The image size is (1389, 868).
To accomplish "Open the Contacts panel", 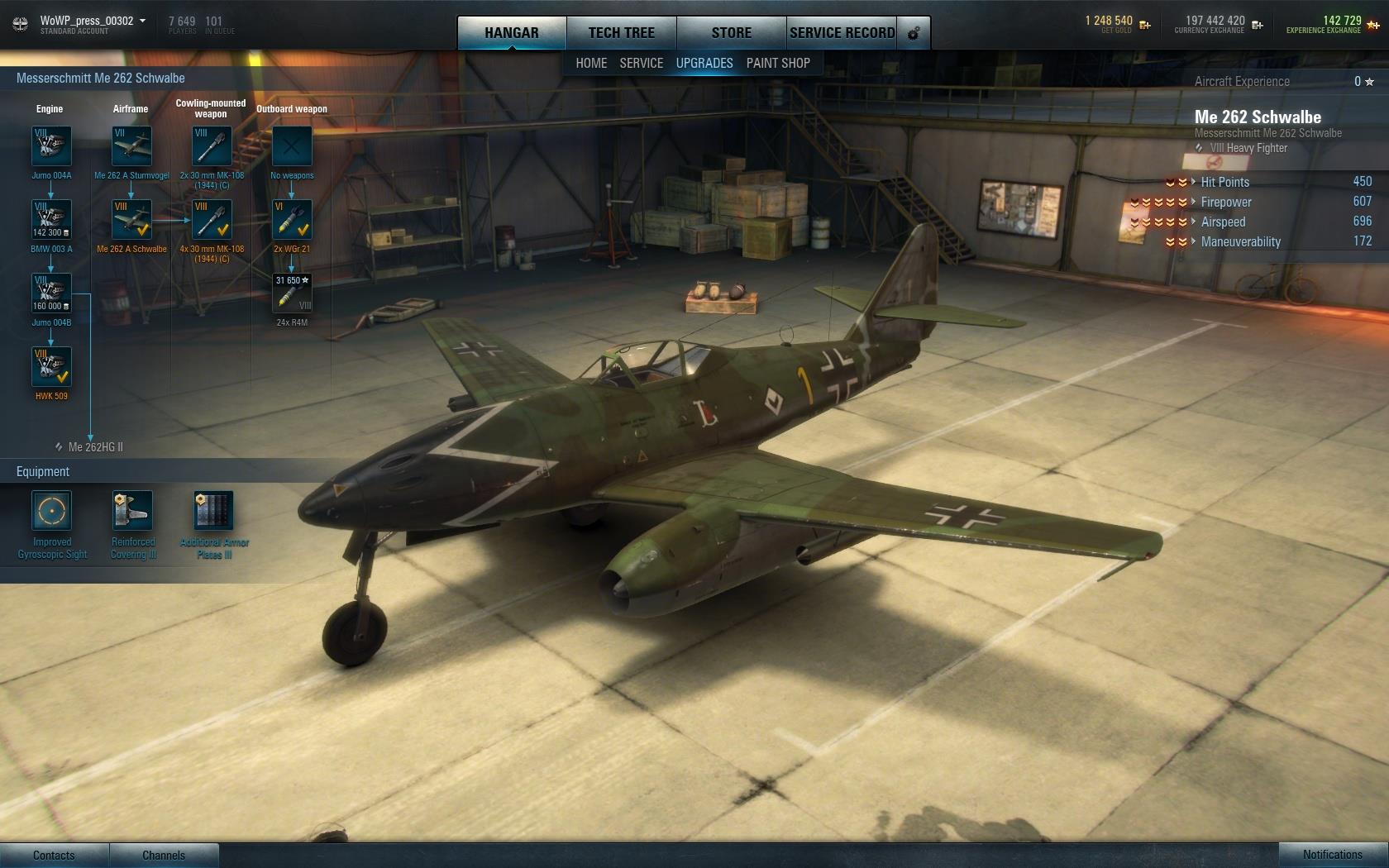I will point(54,856).
